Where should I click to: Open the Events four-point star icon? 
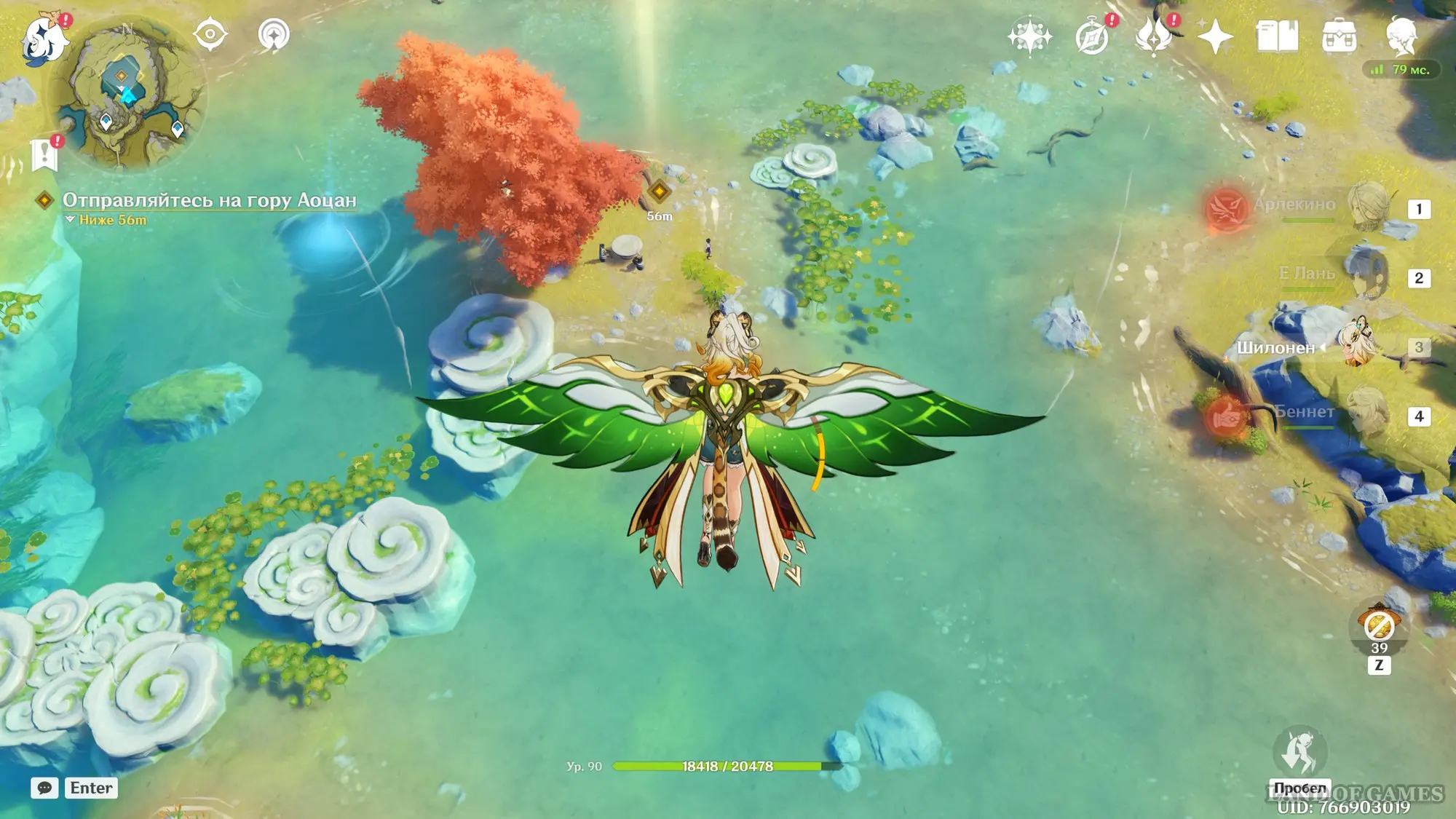[1215, 36]
